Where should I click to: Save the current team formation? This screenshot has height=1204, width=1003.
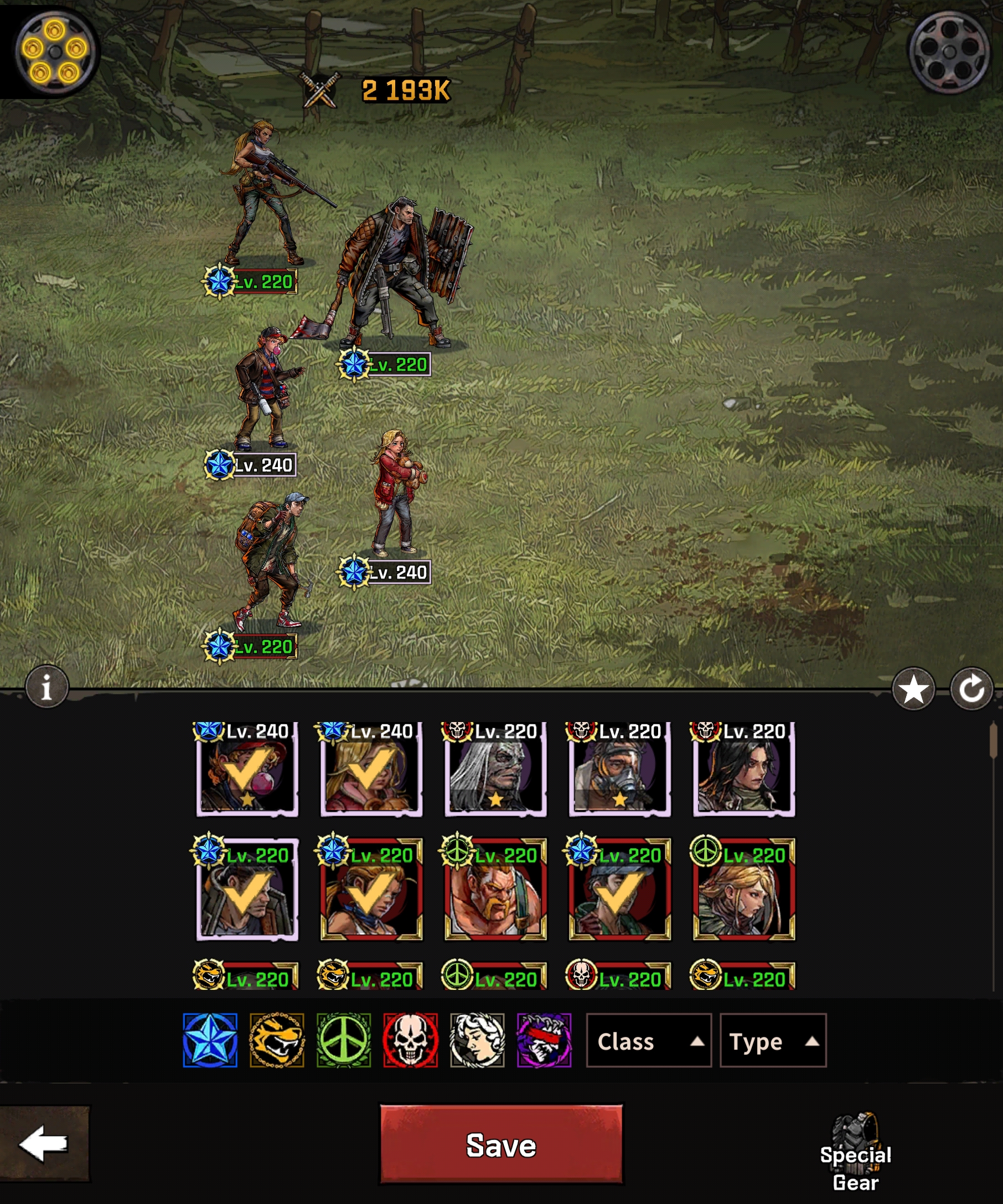(500, 1145)
